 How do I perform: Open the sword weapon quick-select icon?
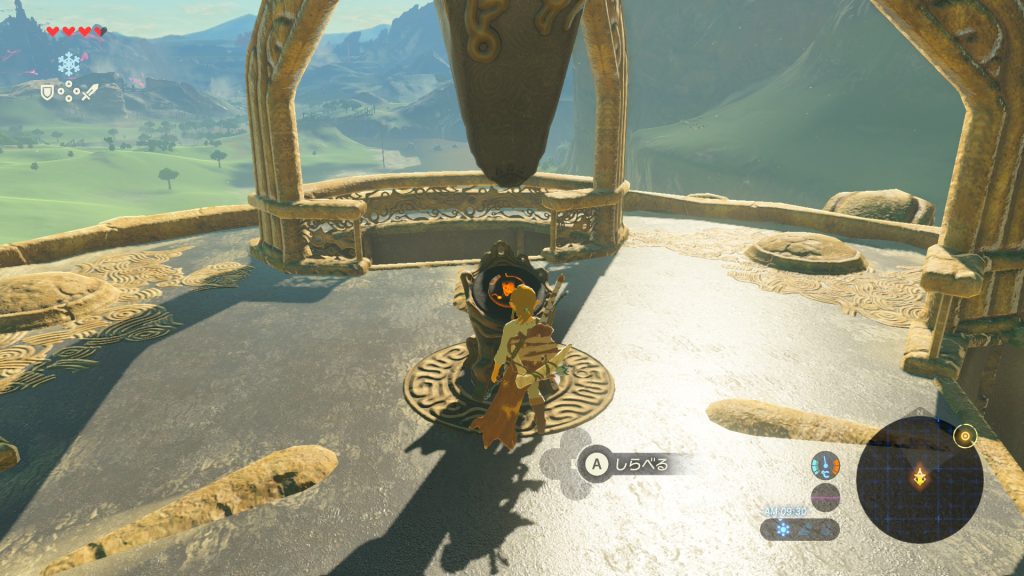(90, 92)
